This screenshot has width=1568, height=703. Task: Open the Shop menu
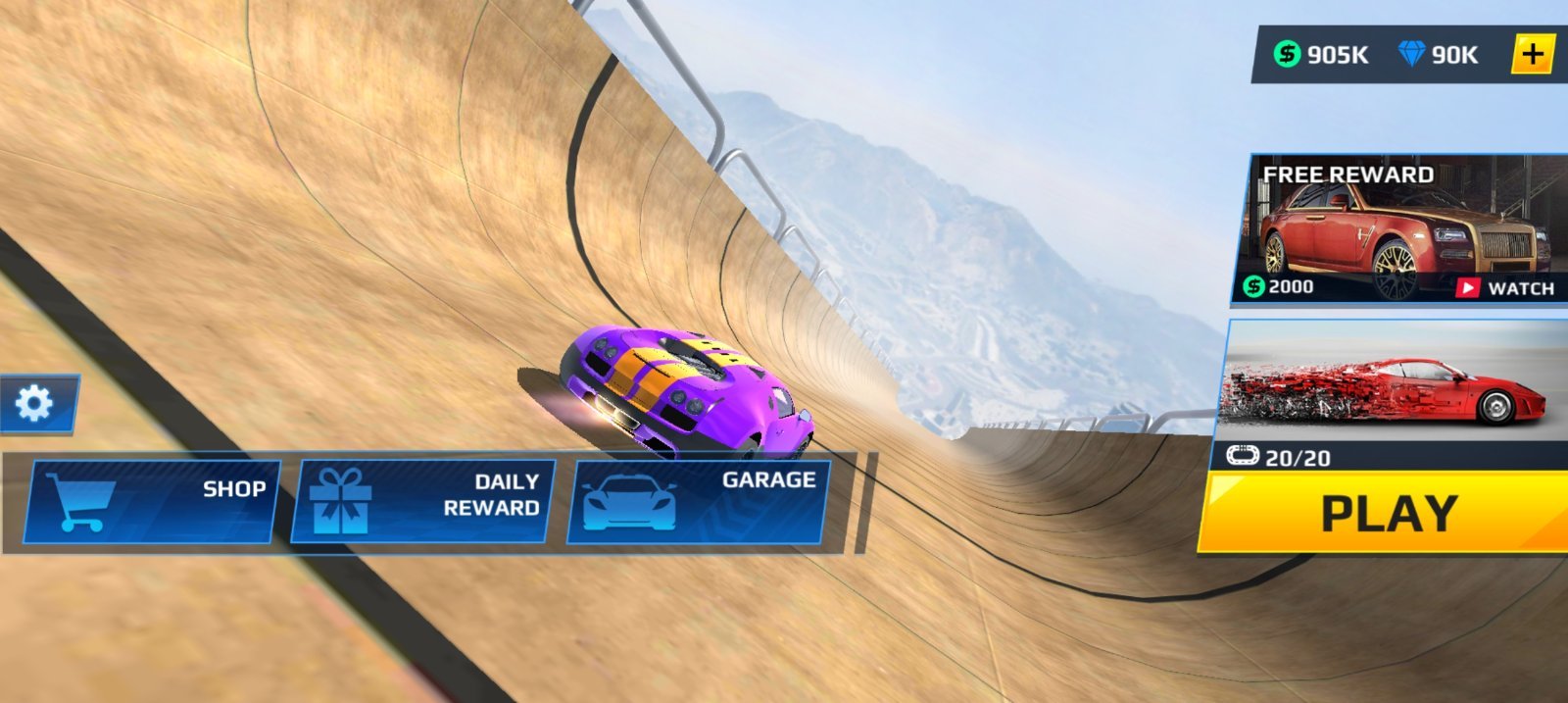[x=150, y=501]
